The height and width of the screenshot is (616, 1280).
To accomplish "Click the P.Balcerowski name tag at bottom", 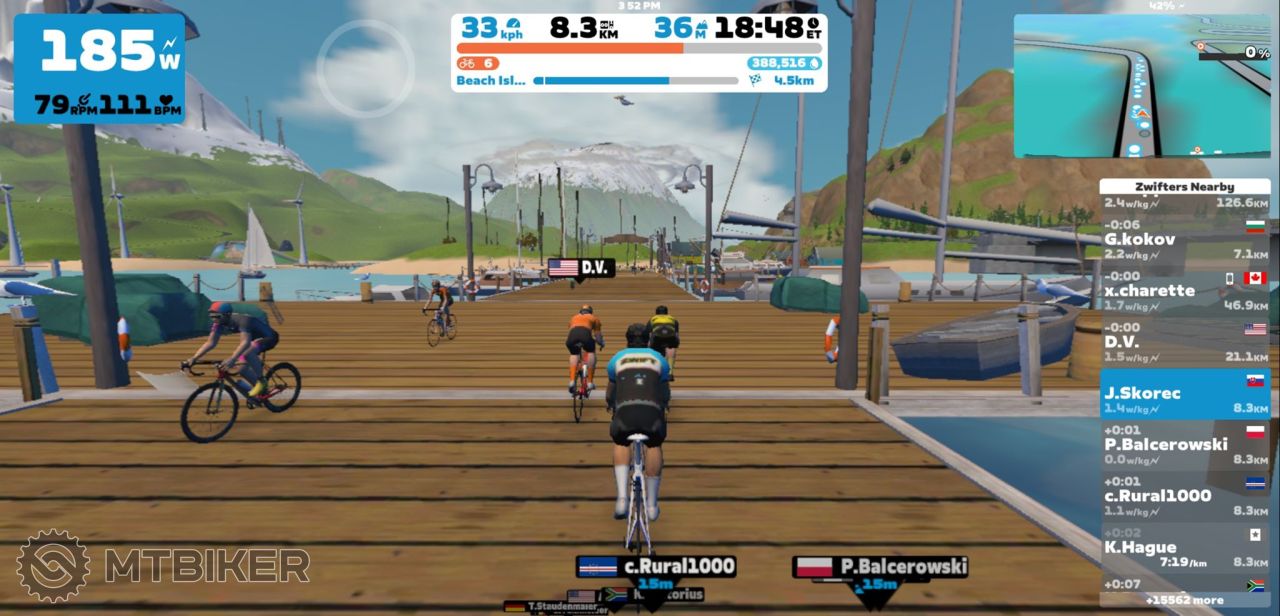I will tap(880, 567).
